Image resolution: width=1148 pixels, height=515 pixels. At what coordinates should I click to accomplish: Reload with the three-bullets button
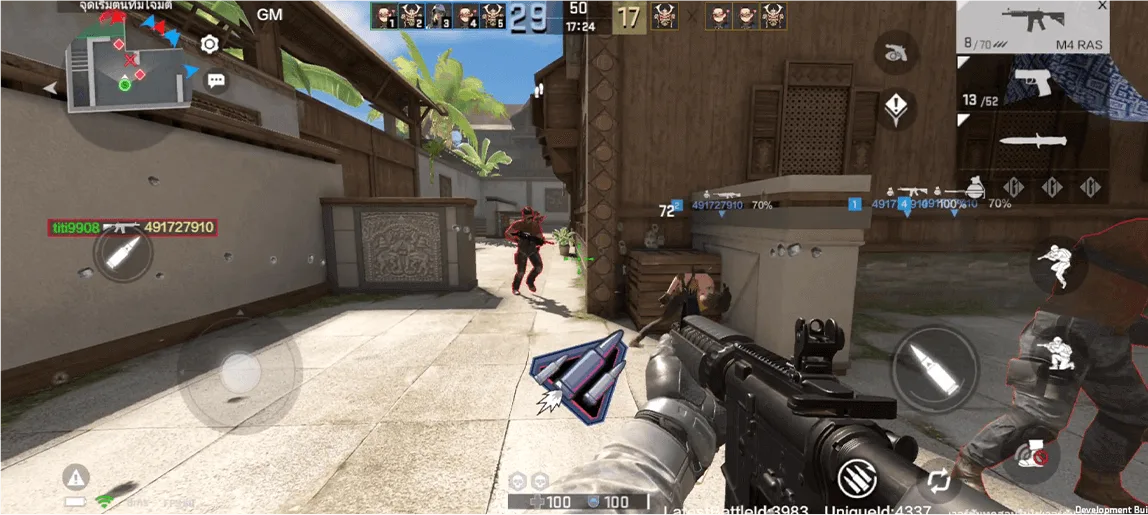(857, 477)
